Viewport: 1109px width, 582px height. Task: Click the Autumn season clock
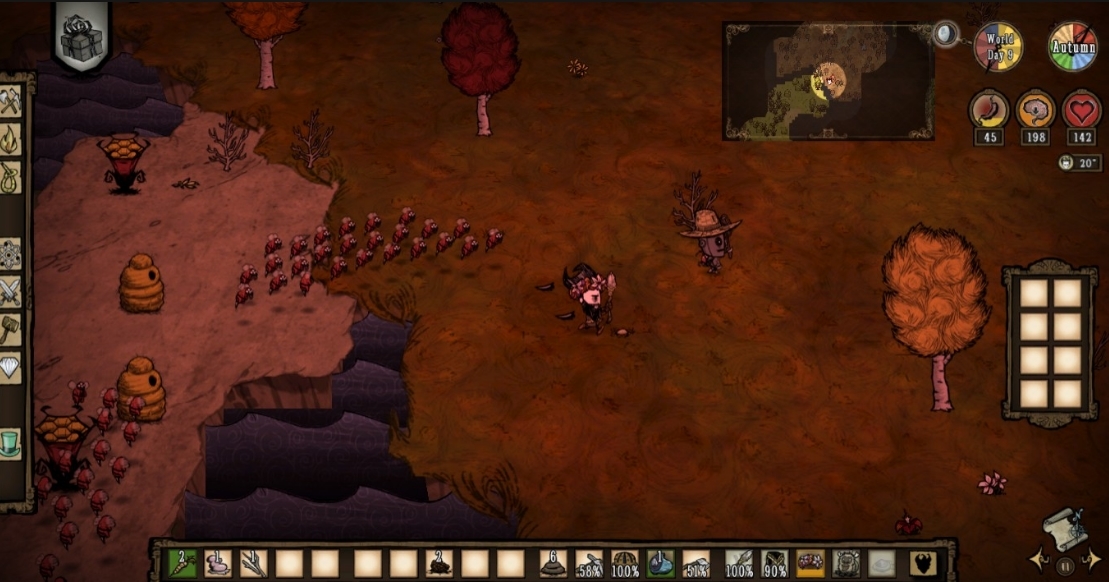1072,46
